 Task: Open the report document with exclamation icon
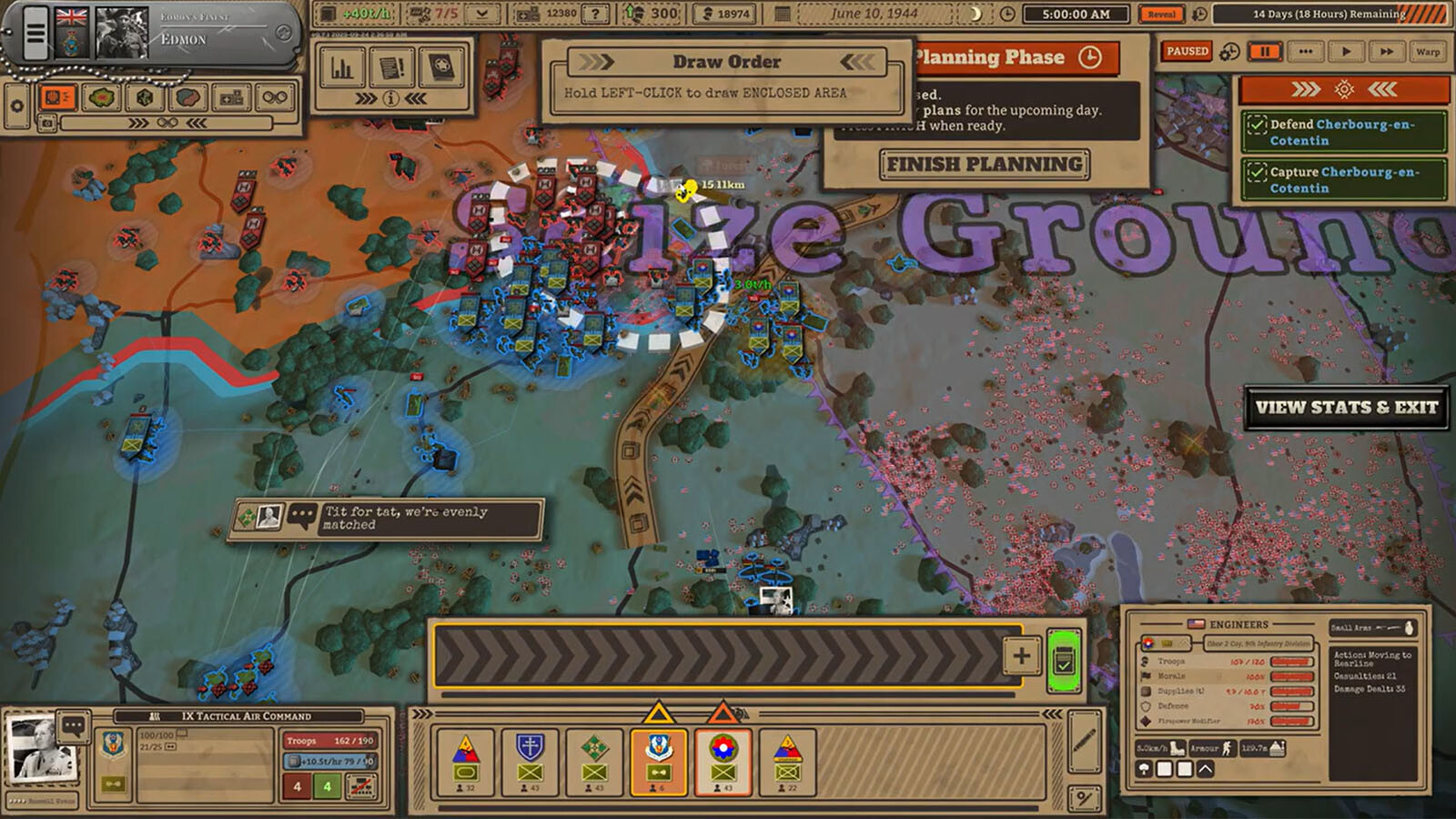[x=391, y=67]
